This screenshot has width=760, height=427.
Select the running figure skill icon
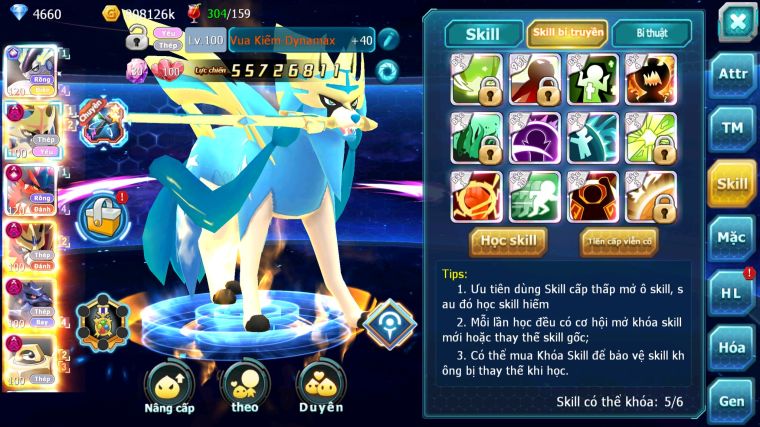pos(535,195)
